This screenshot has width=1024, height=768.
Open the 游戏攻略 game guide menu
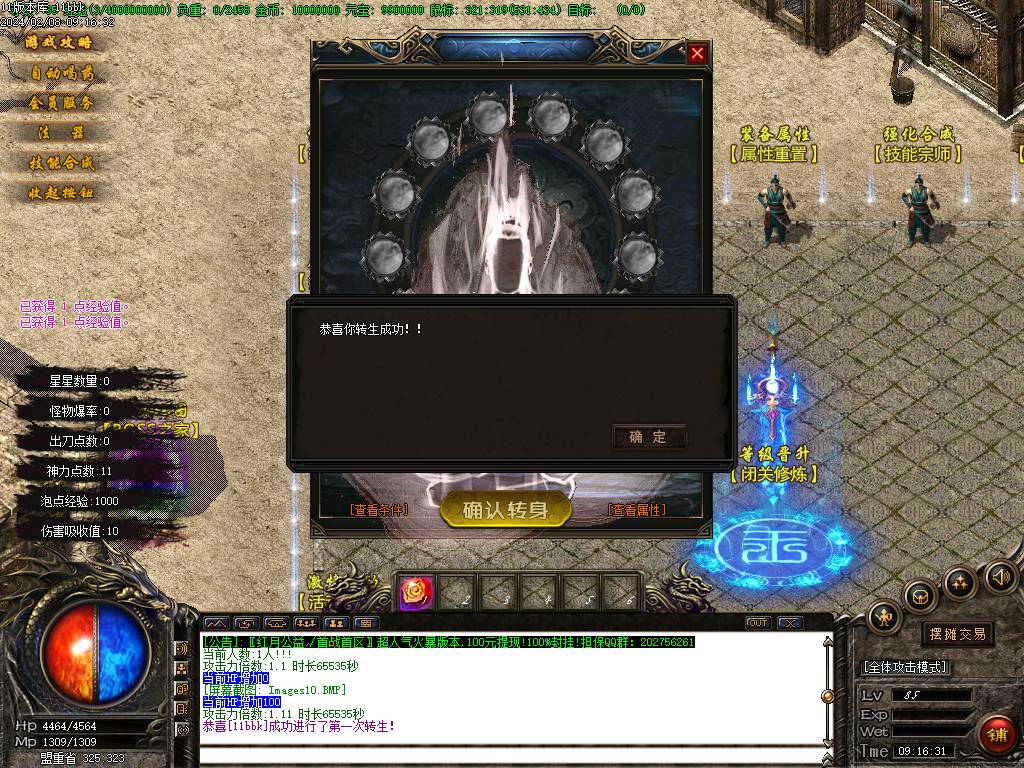click(x=58, y=43)
